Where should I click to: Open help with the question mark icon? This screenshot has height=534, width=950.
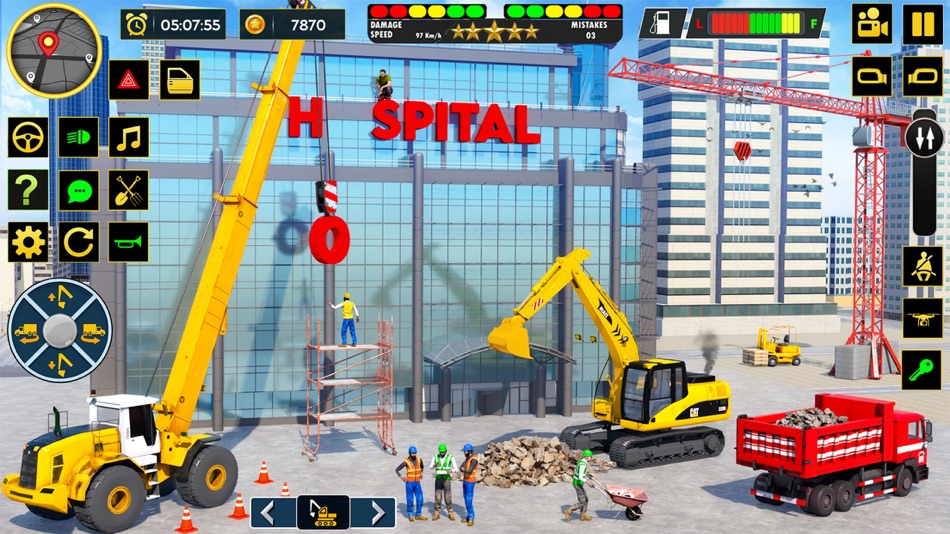(x=28, y=189)
